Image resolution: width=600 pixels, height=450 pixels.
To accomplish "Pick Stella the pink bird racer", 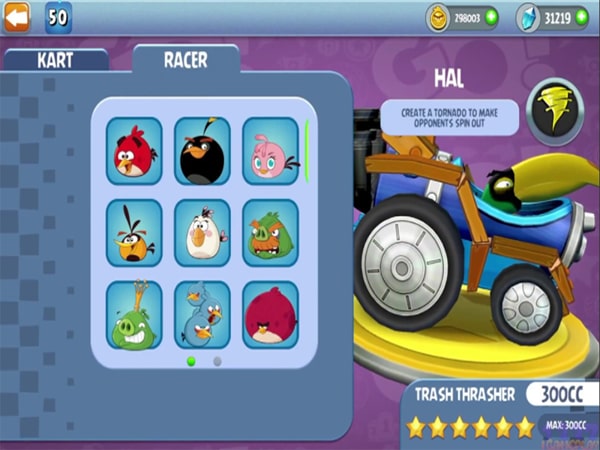I will tap(270, 151).
